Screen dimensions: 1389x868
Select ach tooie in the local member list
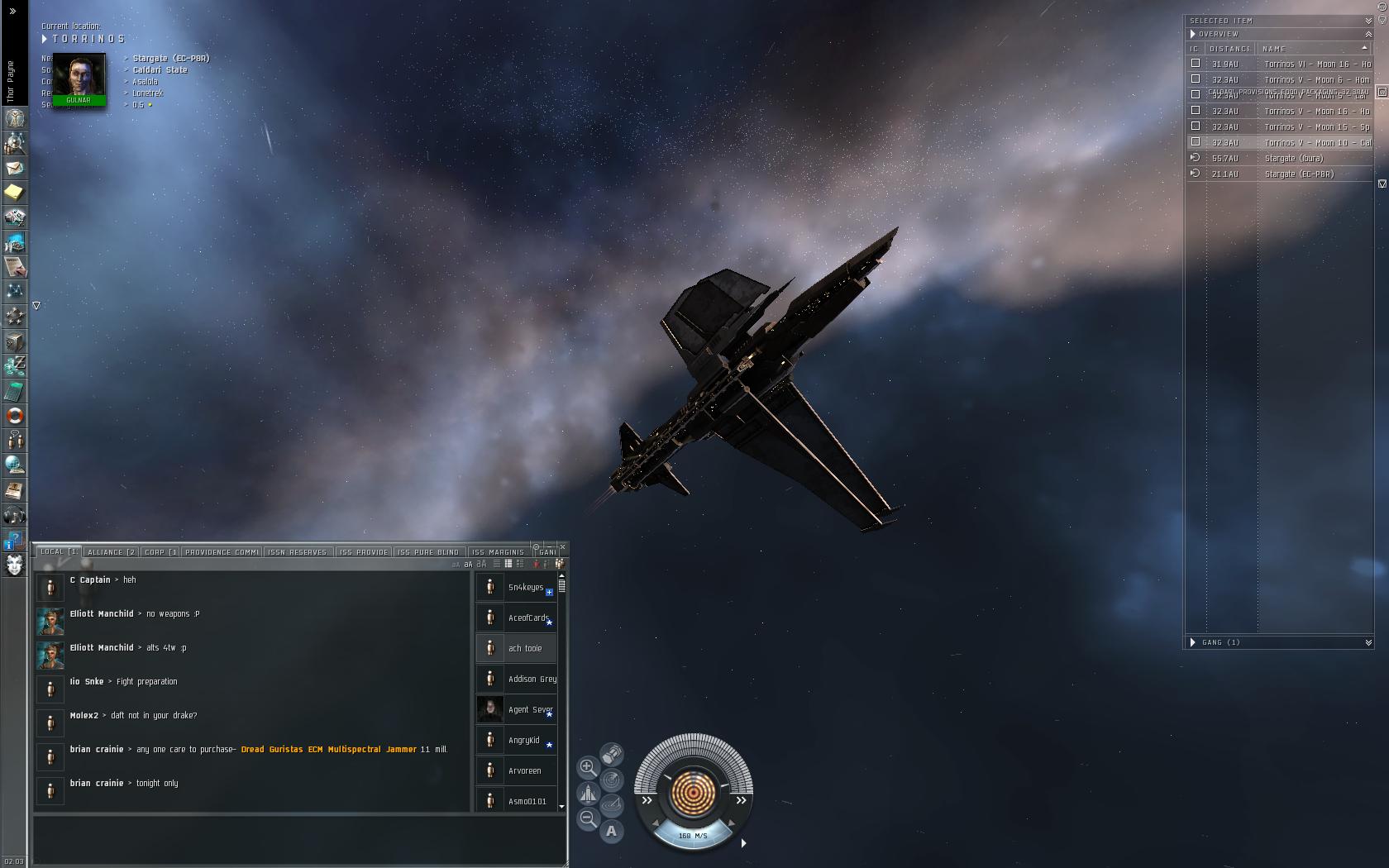pos(525,649)
